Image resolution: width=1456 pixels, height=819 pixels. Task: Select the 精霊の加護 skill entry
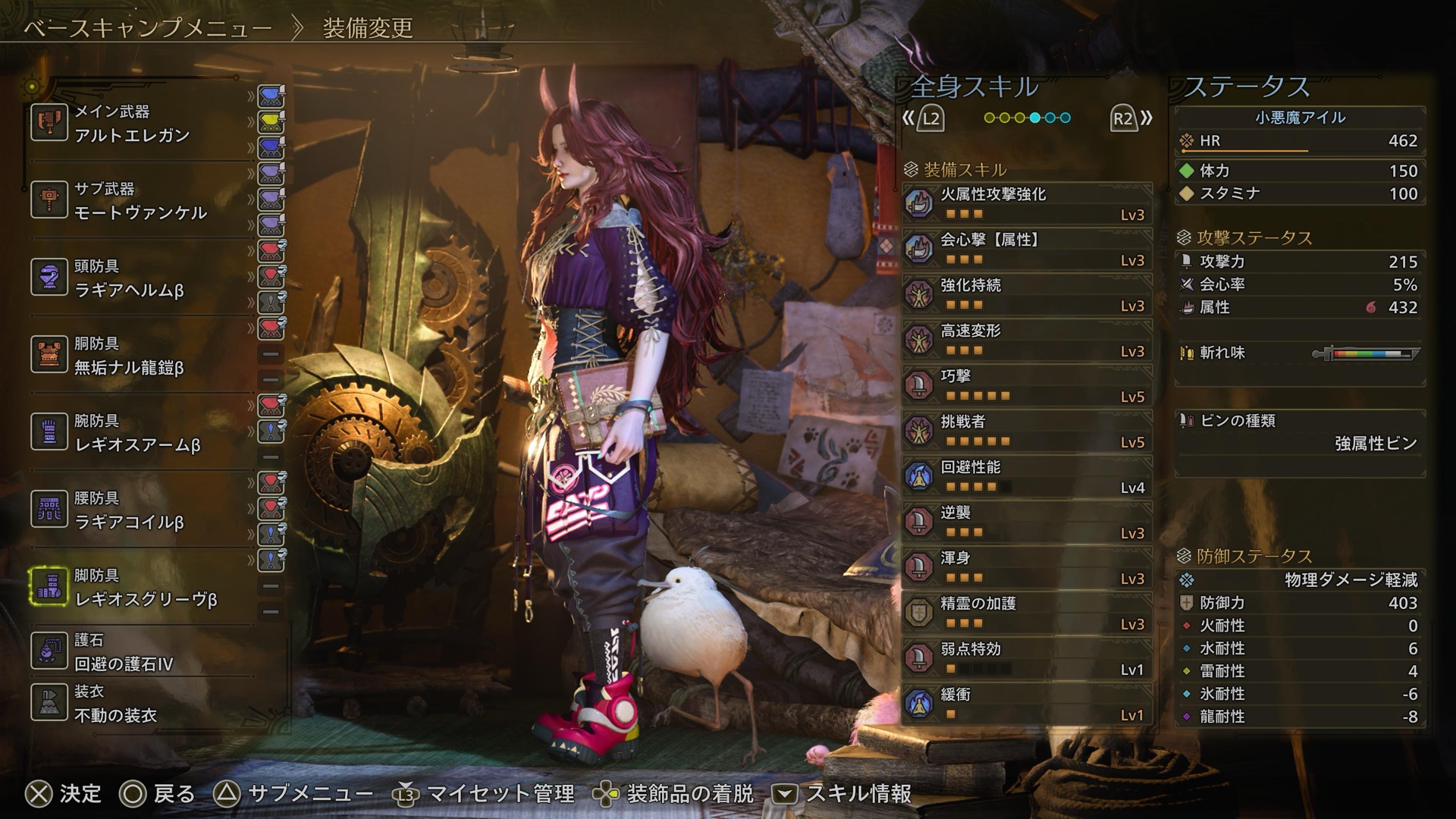coord(1028,613)
